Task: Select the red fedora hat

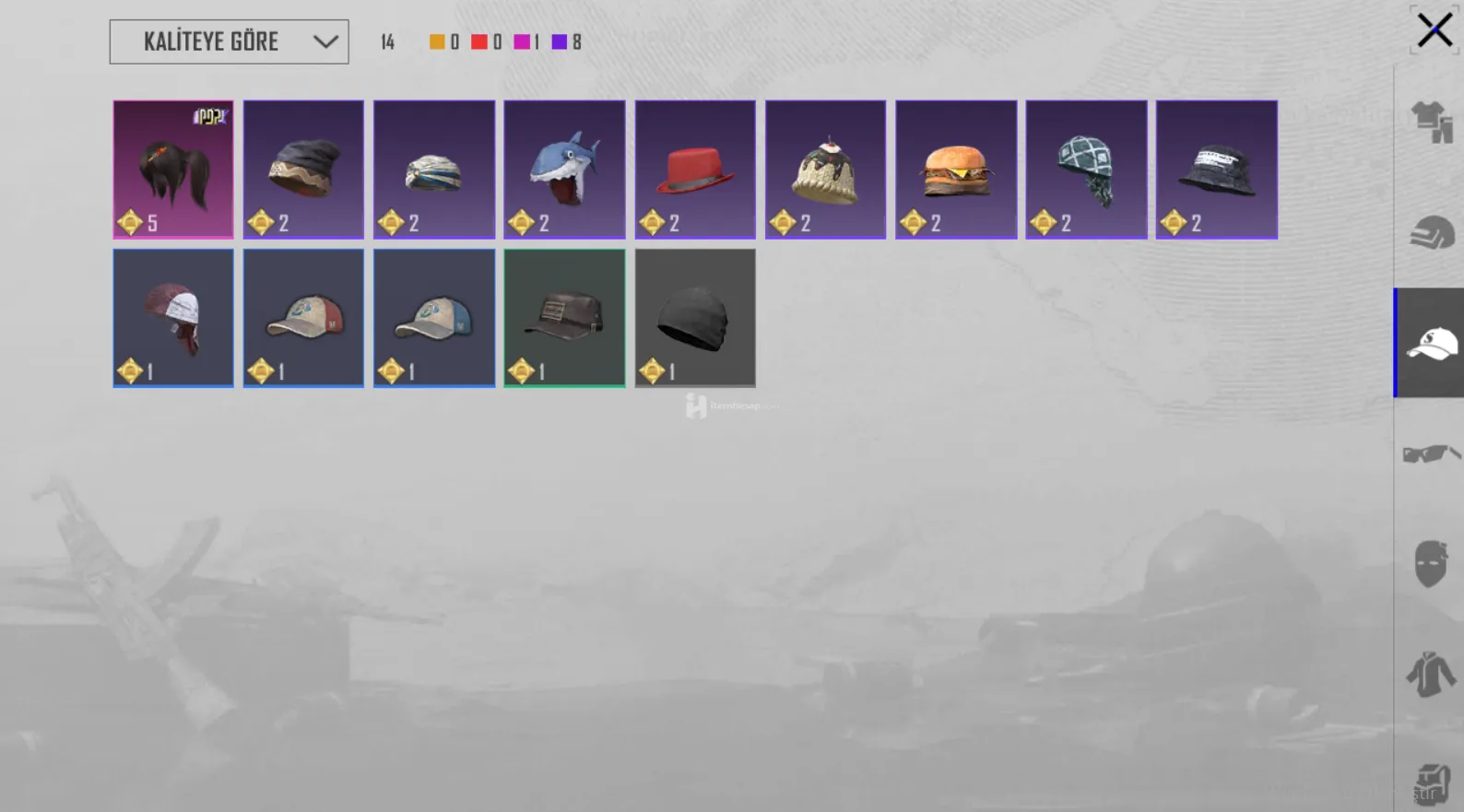Action: point(695,170)
